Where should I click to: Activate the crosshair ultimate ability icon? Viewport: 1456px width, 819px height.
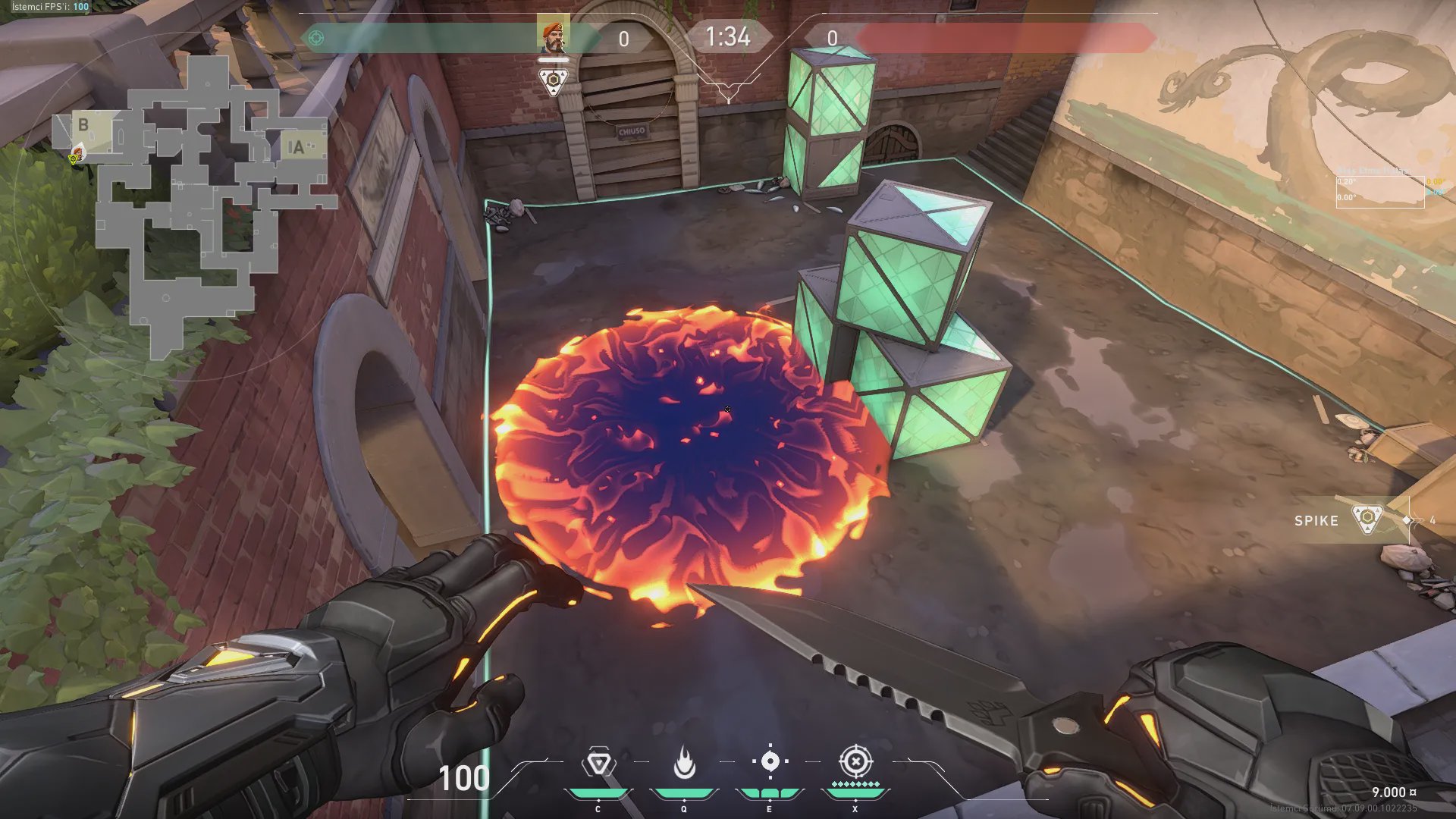(855, 761)
